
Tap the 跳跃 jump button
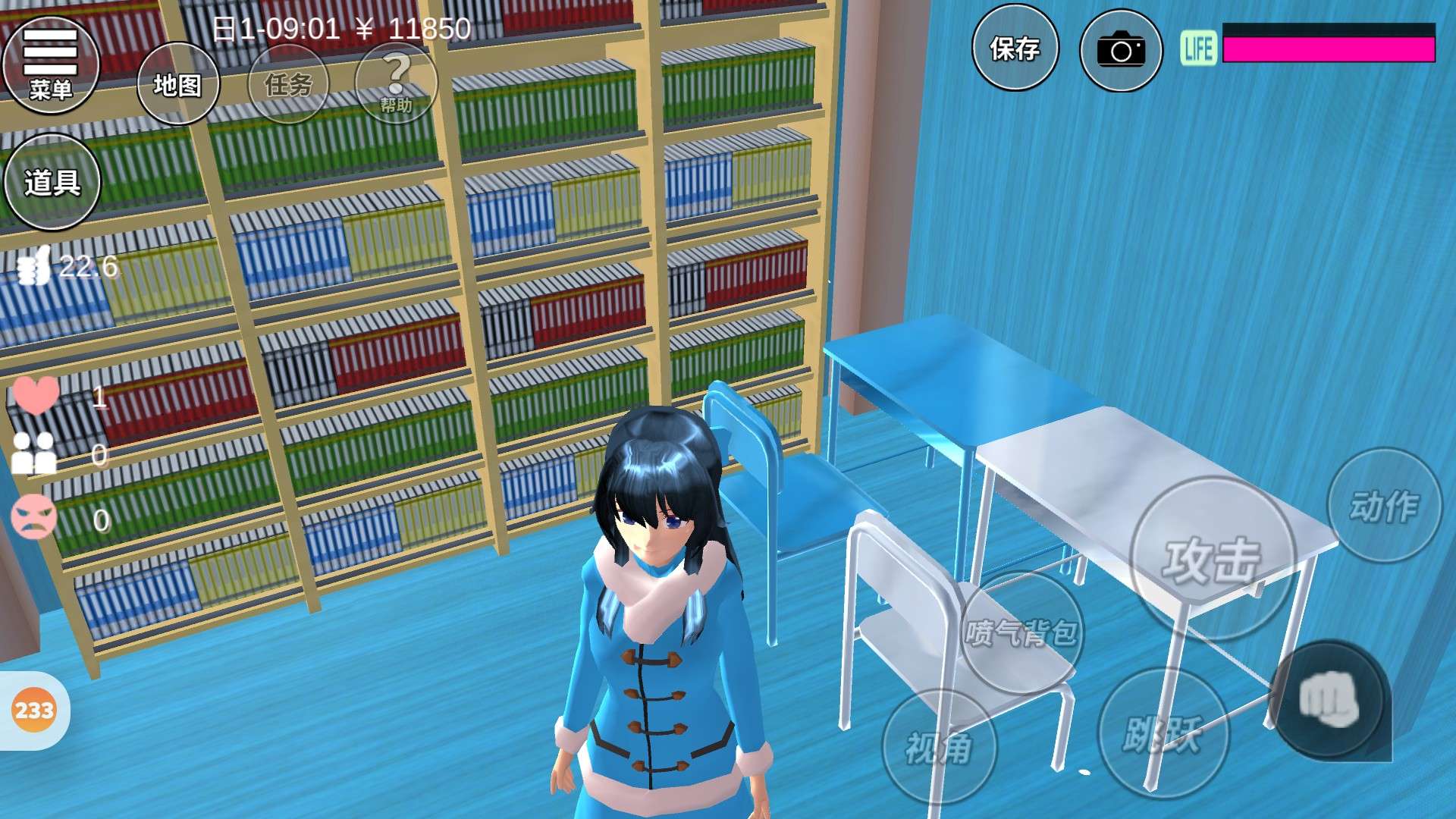point(1163,733)
